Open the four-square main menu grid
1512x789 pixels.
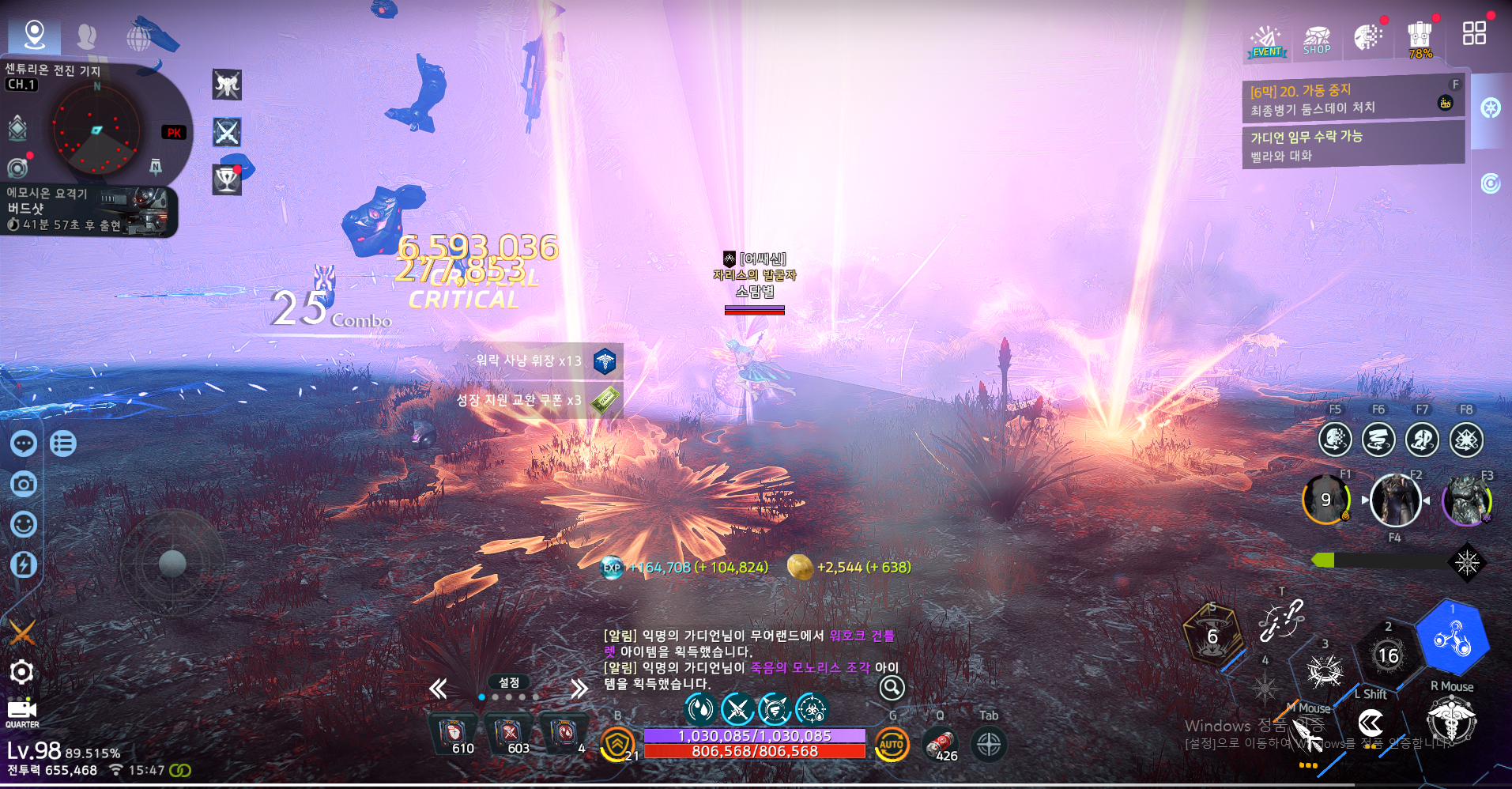pos(1474,33)
